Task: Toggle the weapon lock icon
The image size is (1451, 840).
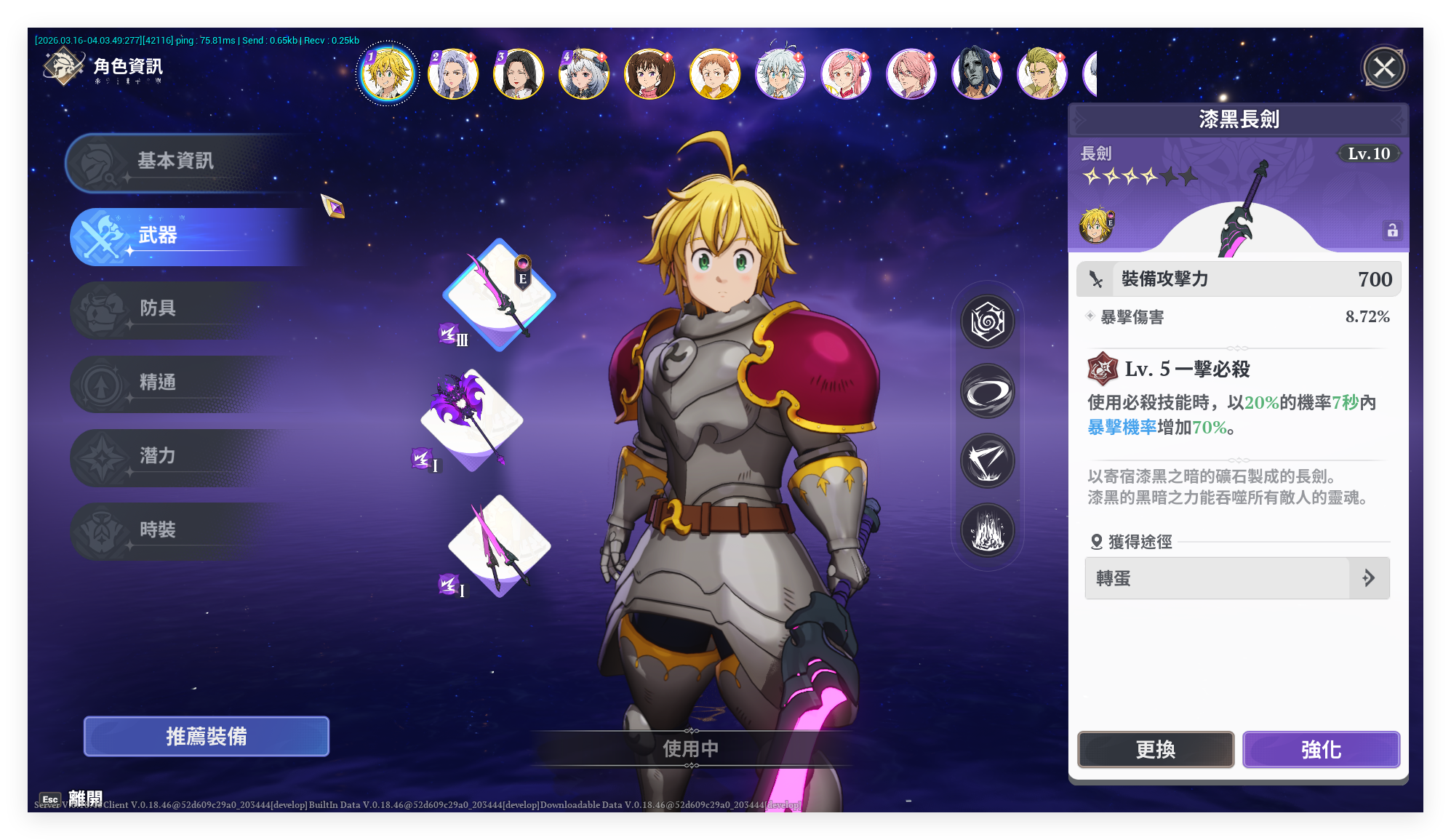Action: coord(1392,231)
